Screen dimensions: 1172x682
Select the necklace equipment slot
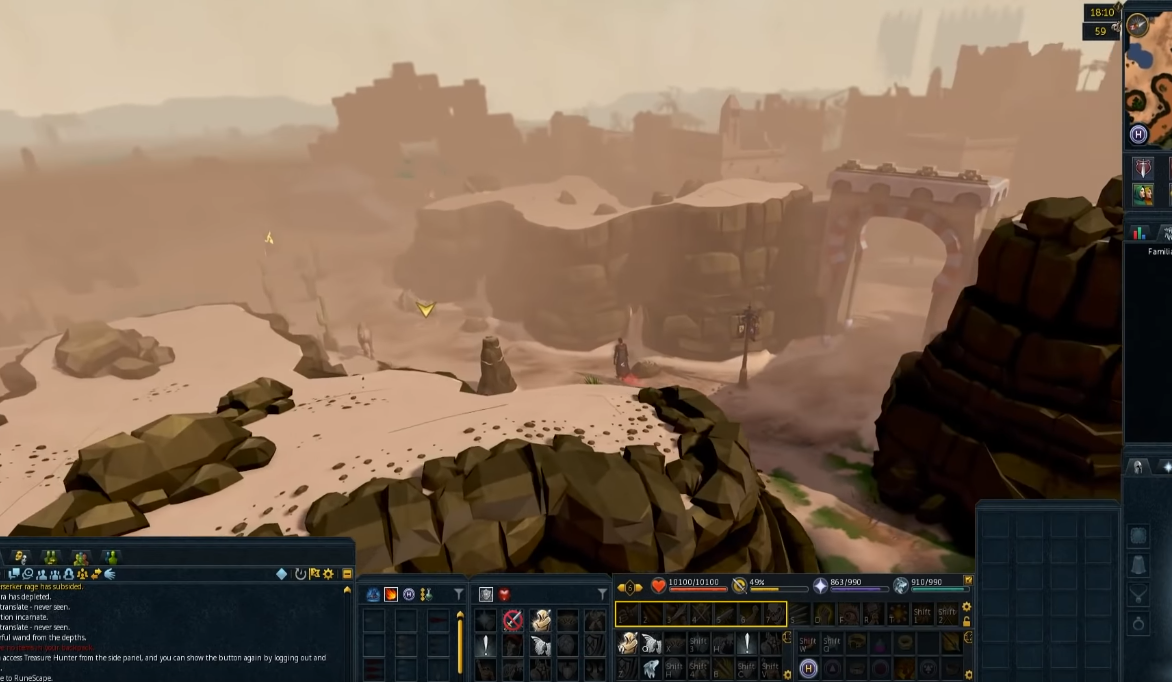1138,594
